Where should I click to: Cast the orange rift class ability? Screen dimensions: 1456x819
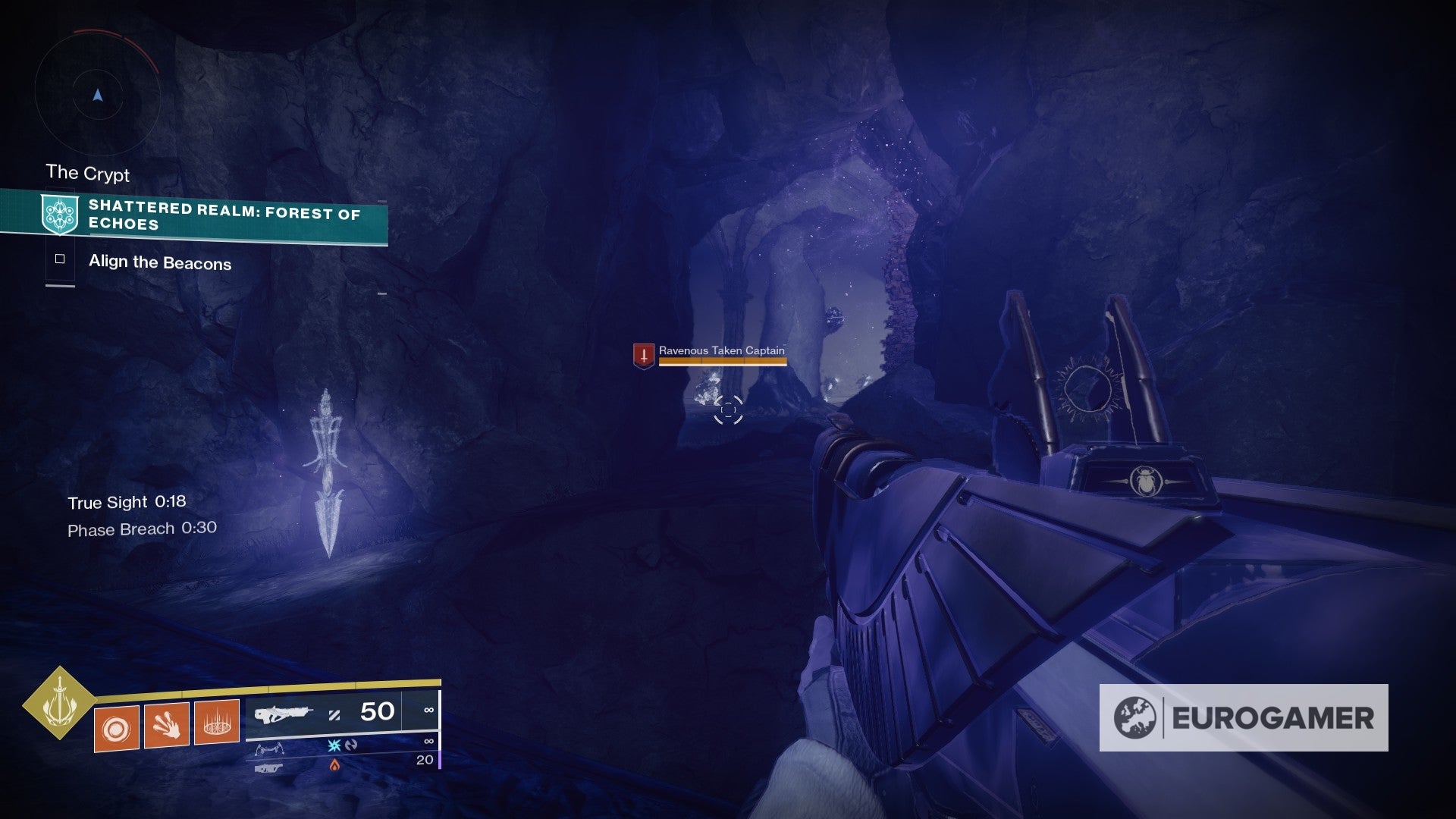(x=217, y=721)
